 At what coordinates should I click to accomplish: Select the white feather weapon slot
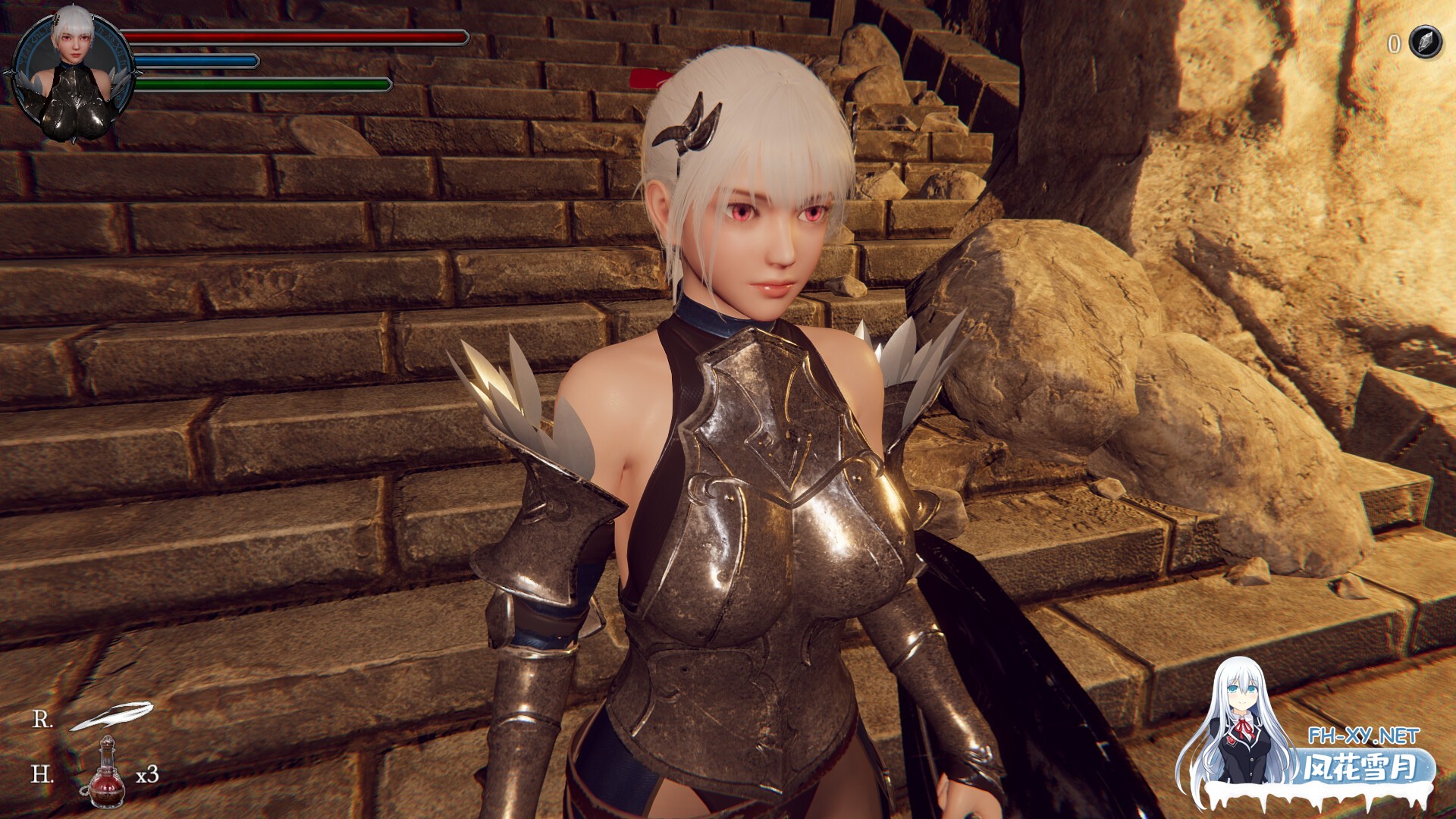coord(111,715)
